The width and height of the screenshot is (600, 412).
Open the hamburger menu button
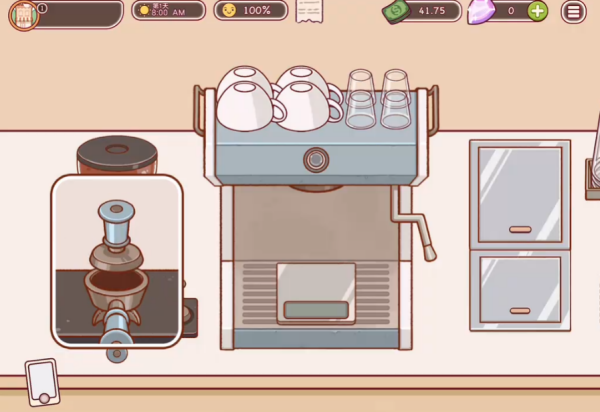574,11
